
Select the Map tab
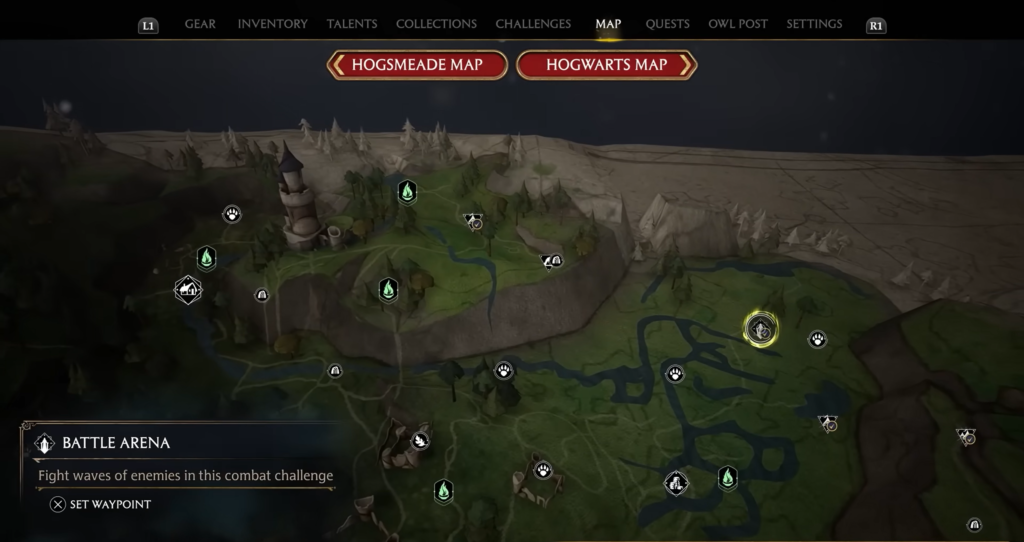tap(608, 24)
